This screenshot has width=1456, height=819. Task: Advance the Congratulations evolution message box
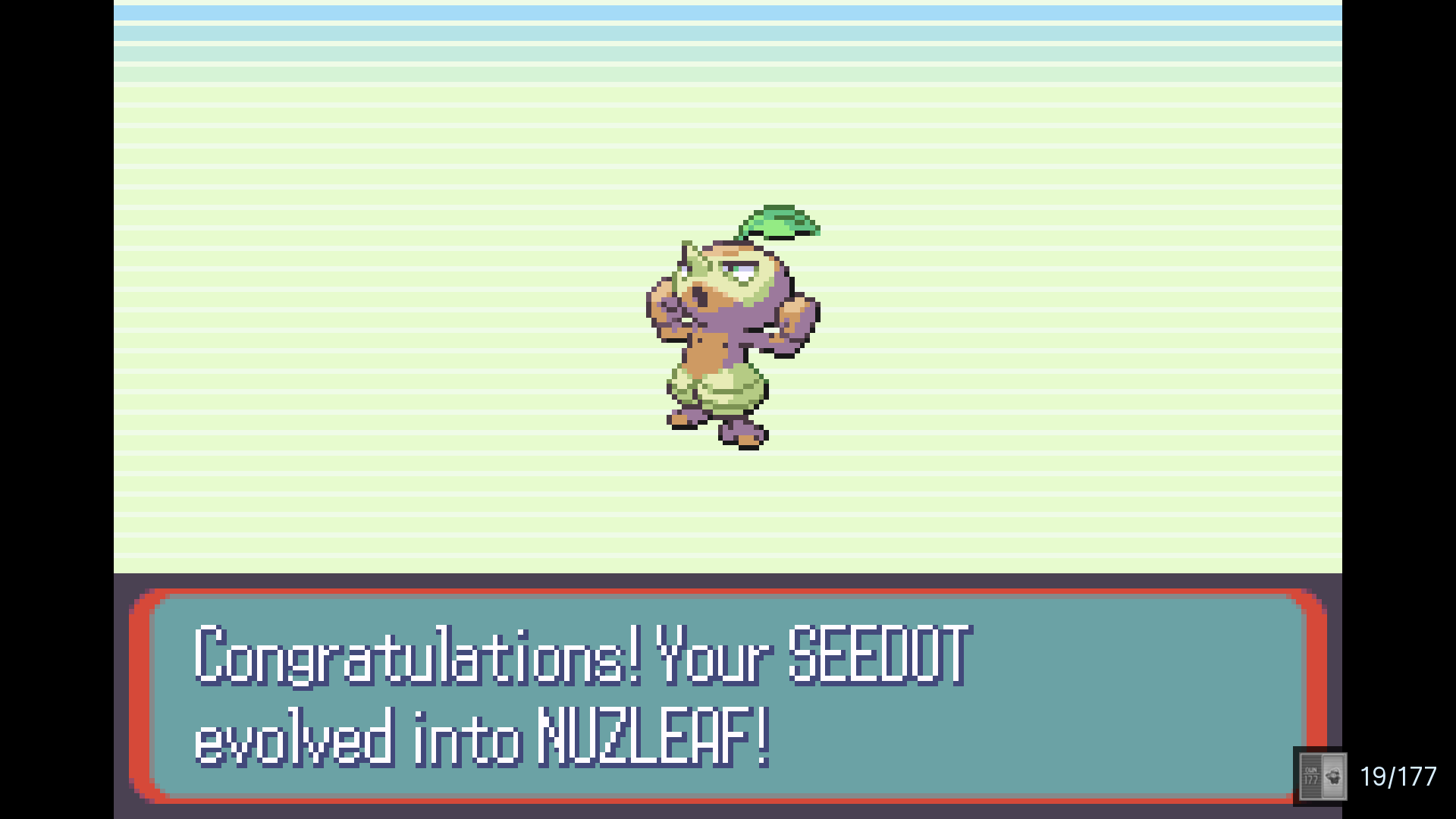[x=726, y=695]
